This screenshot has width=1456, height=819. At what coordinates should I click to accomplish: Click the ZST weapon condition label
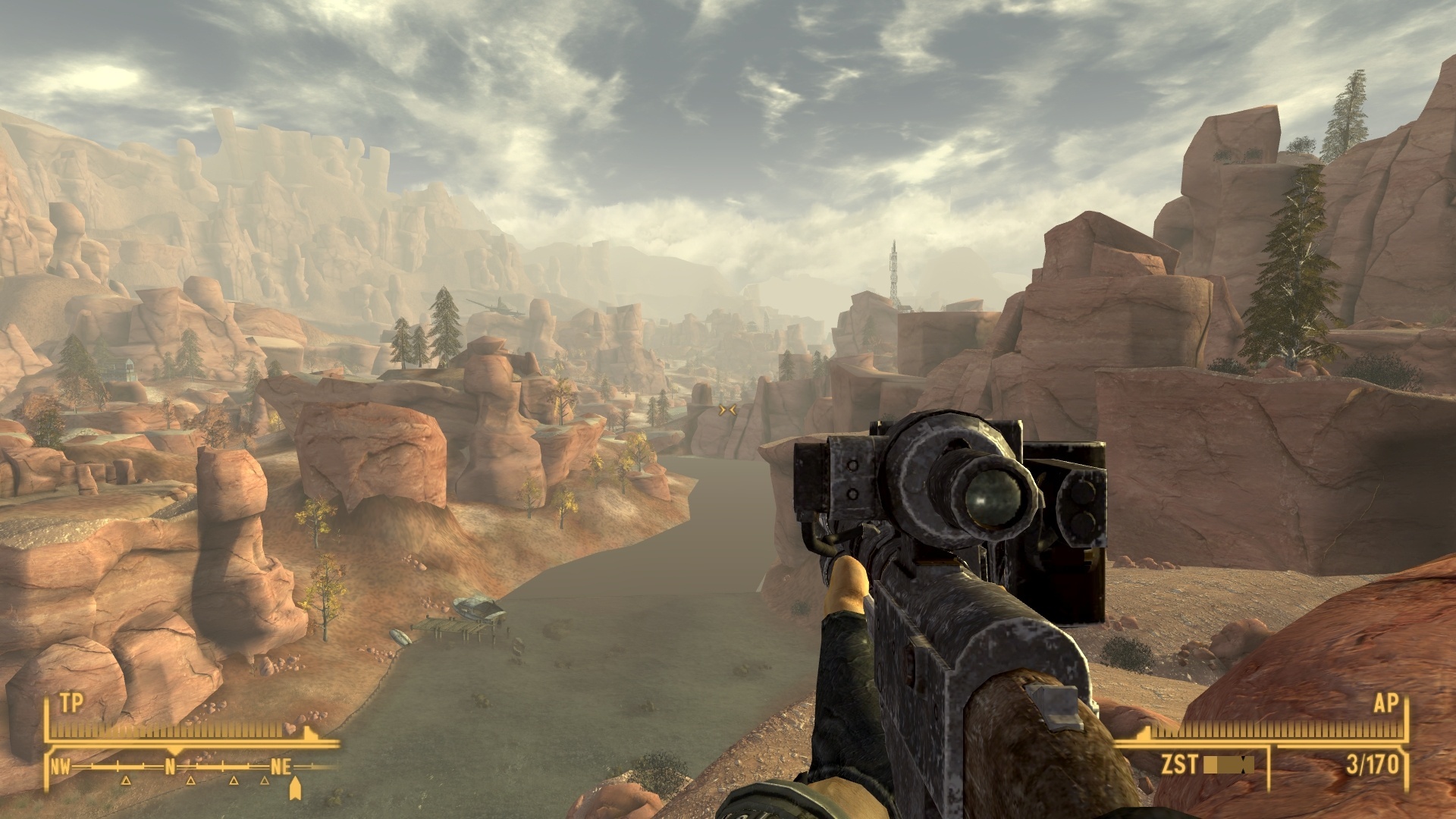(1179, 764)
